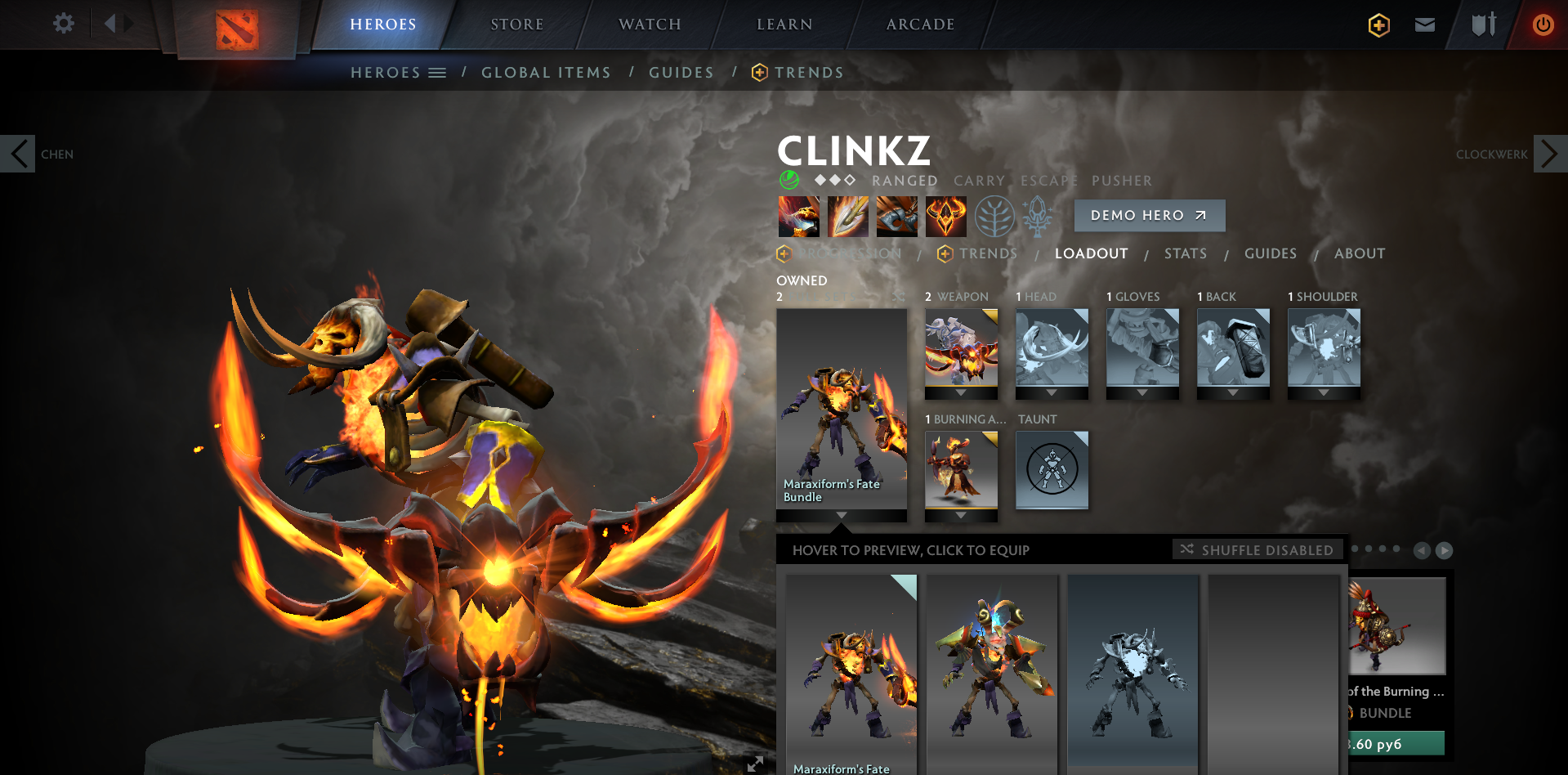The height and width of the screenshot is (775, 1568).
Task: Open the mail inbox icon
Action: pos(1424,25)
